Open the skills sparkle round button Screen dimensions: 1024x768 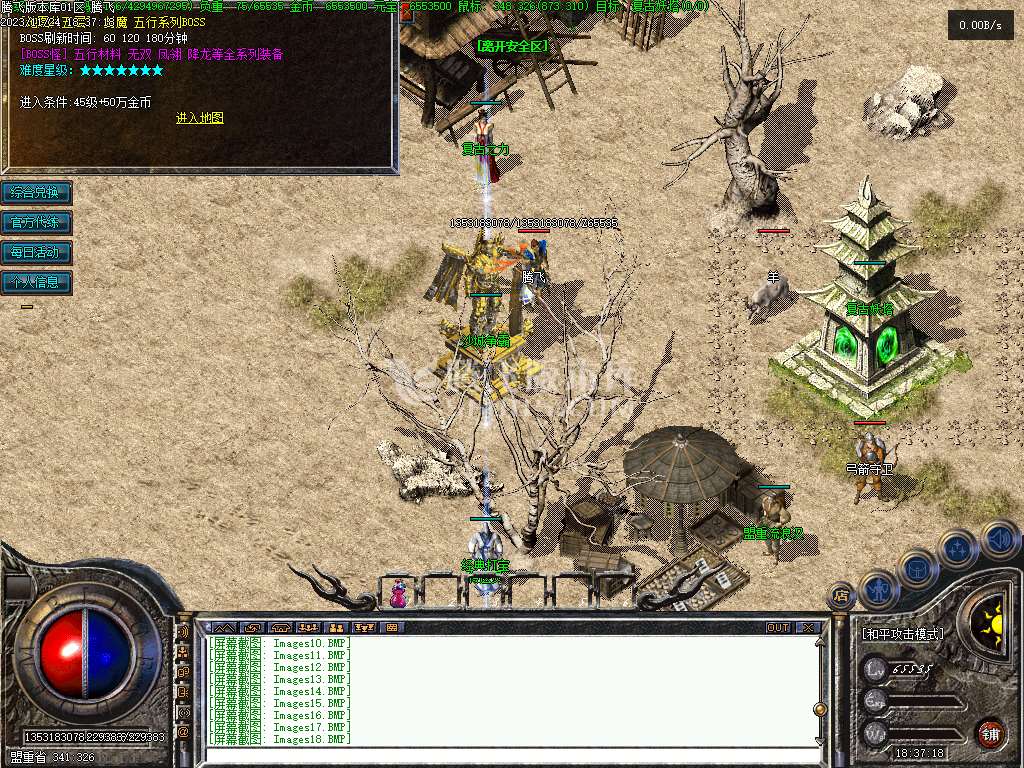pyautogui.click(x=957, y=548)
